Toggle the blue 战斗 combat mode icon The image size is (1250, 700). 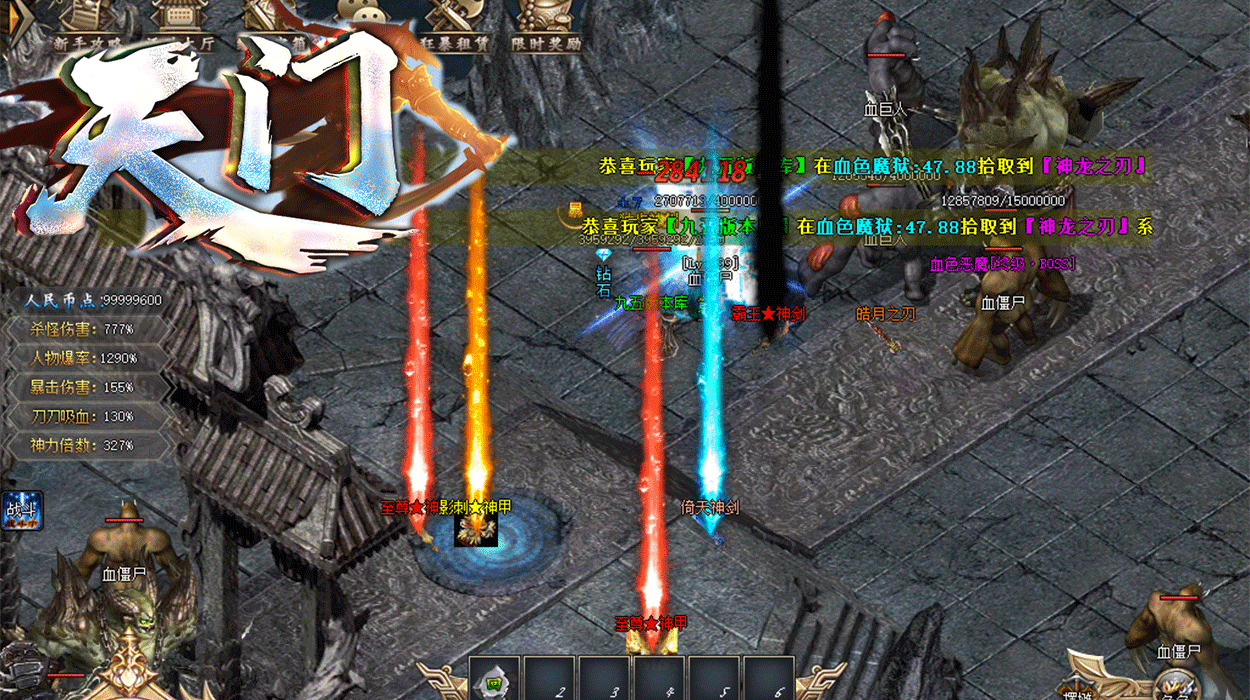[20, 510]
